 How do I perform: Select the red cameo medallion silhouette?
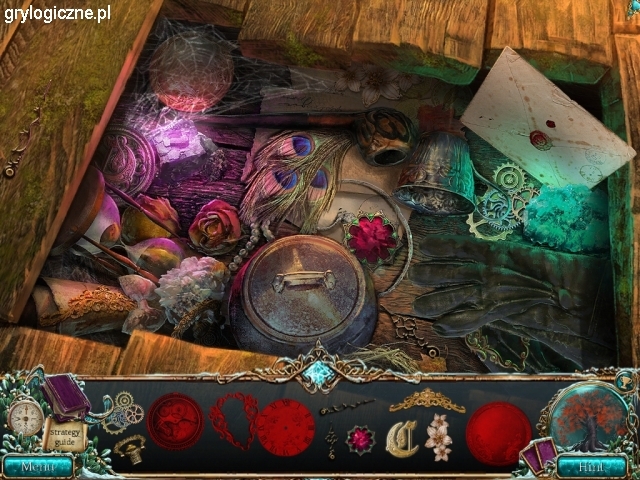click(175, 421)
